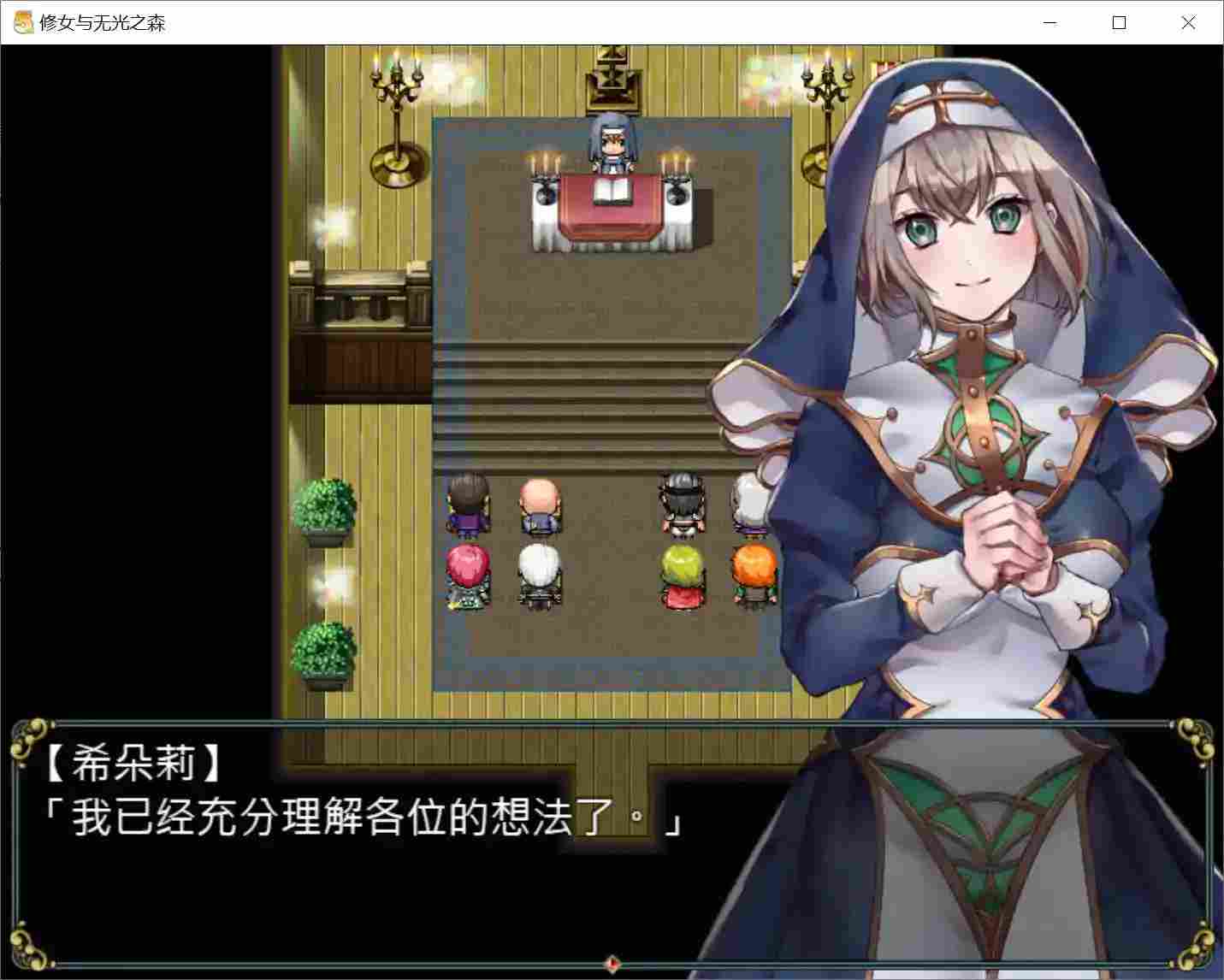Click the golden candelabra on the left wall
This screenshot has height=980, width=1224.
(395, 94)
